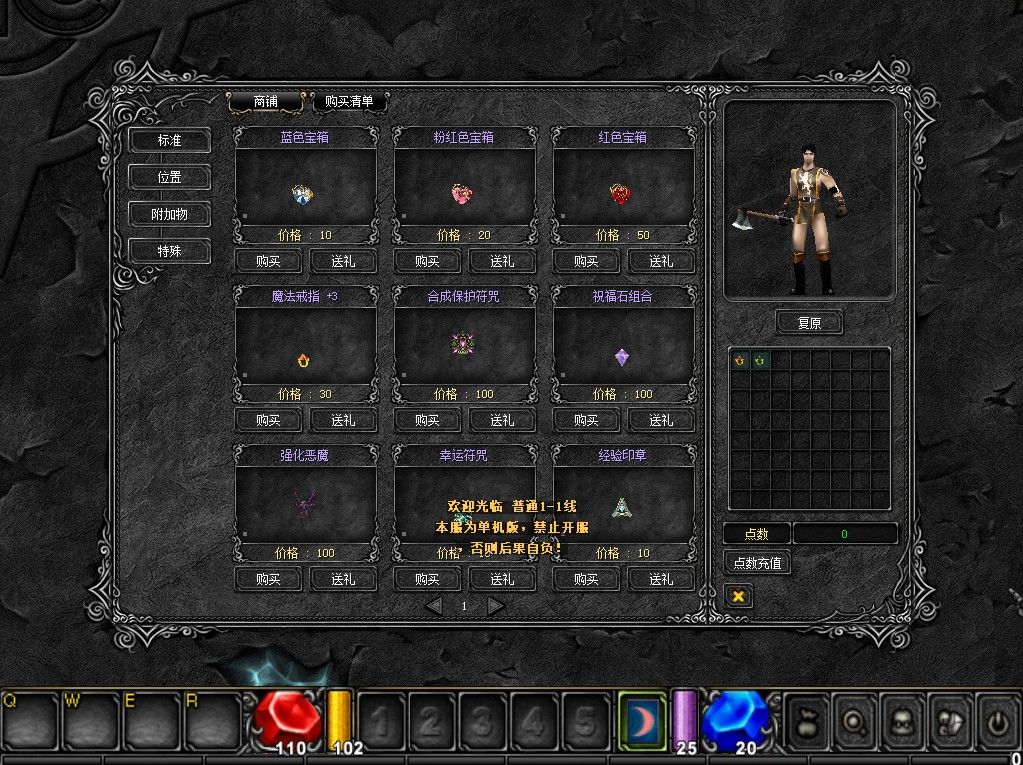Show the 附加物 category
The height and width of the screenshot is (765, 1023).
[169, 214]
